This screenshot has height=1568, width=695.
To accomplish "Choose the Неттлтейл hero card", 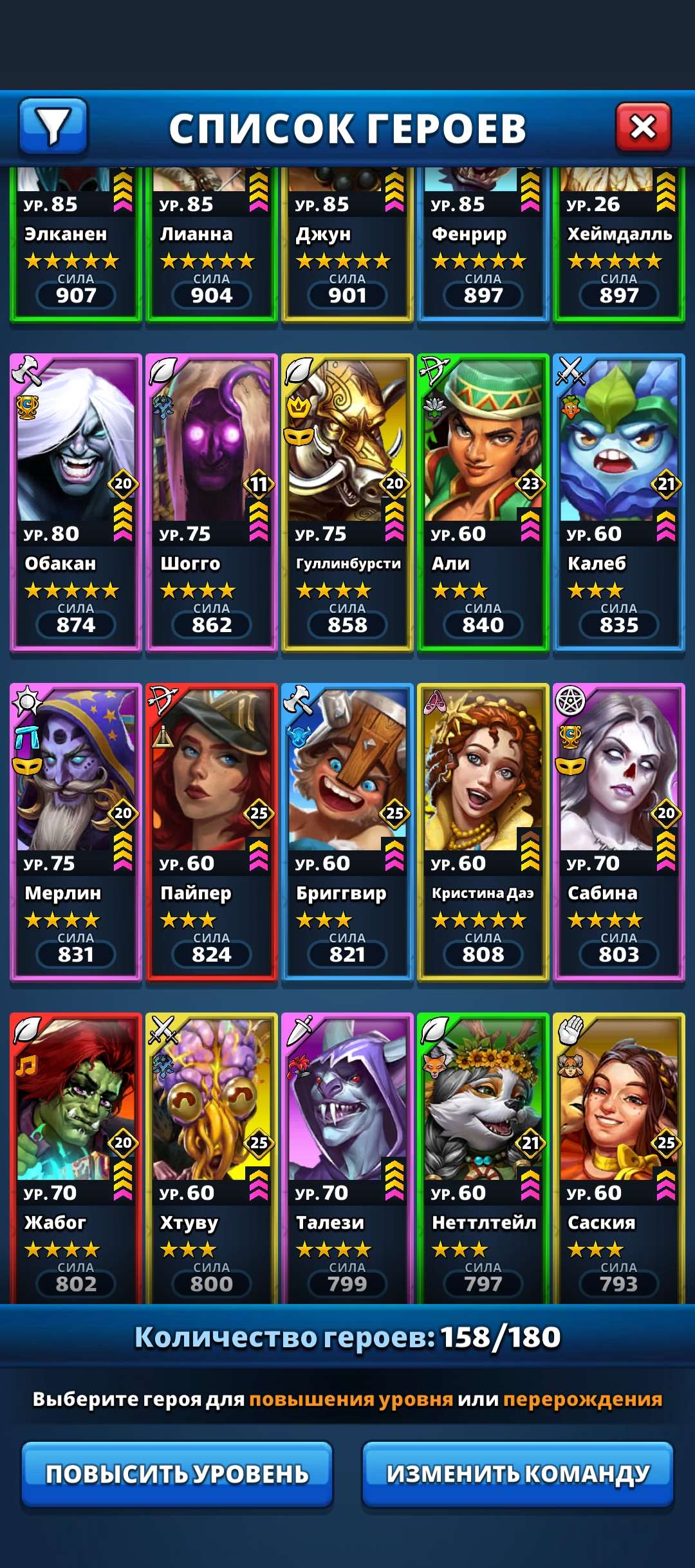I will pos(483,1159).
